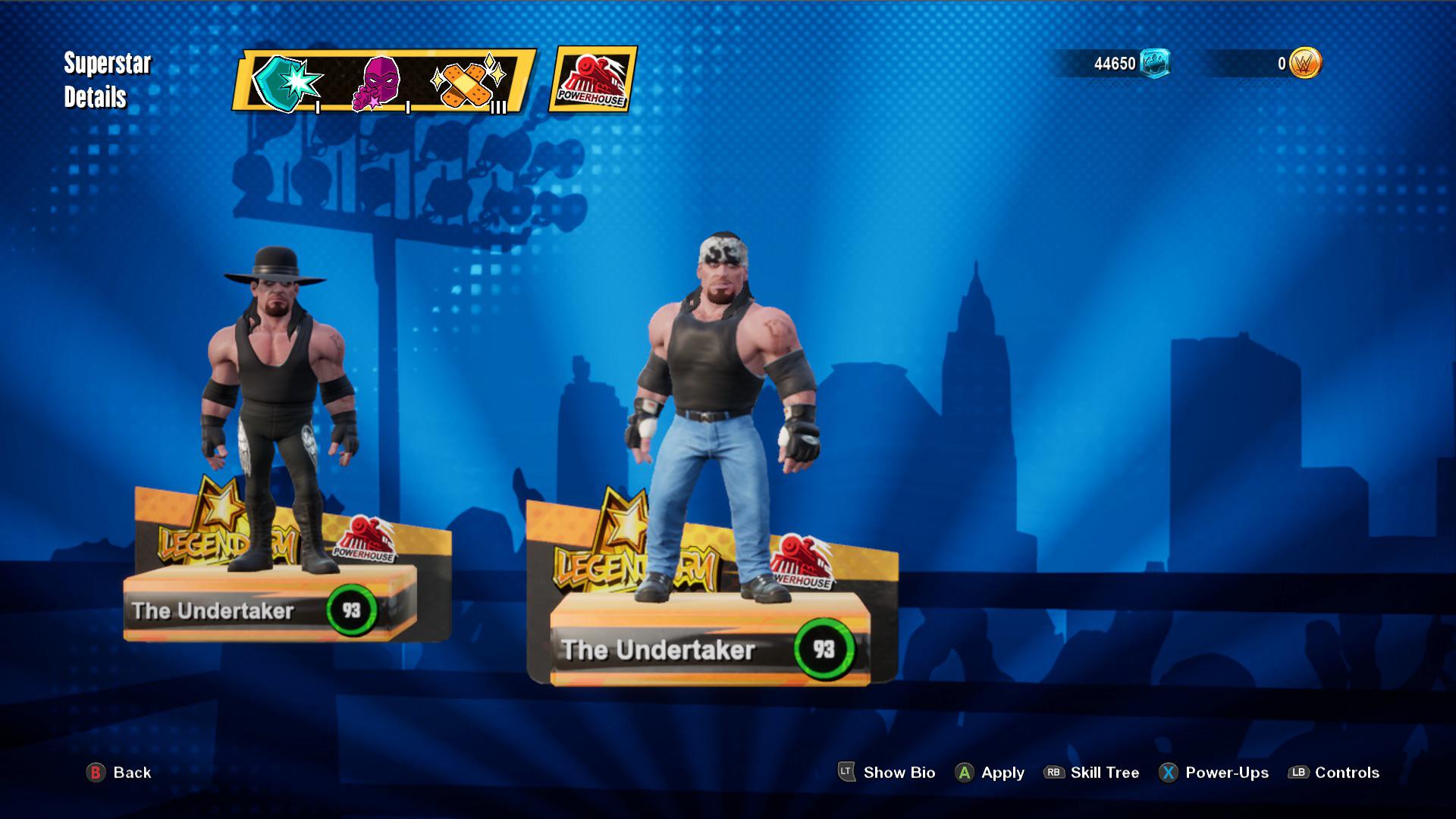Choose the purple masked figure power-up

pyautogui.click(x=377, y=82)
